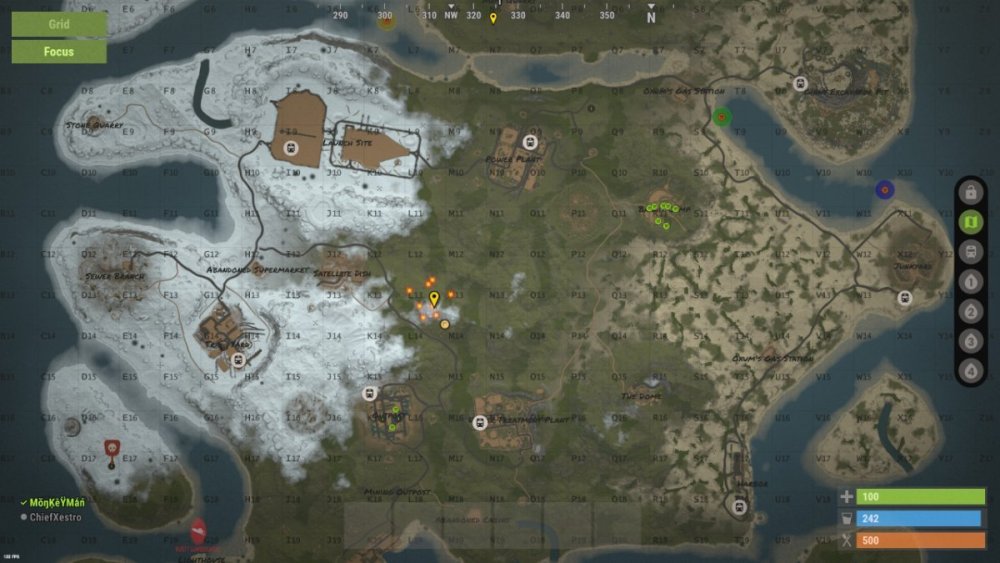The width and height of the screenshot is (1000, 563).
Task: Click the train icon at Water Treatment Plant
Action: click(480, 423)
